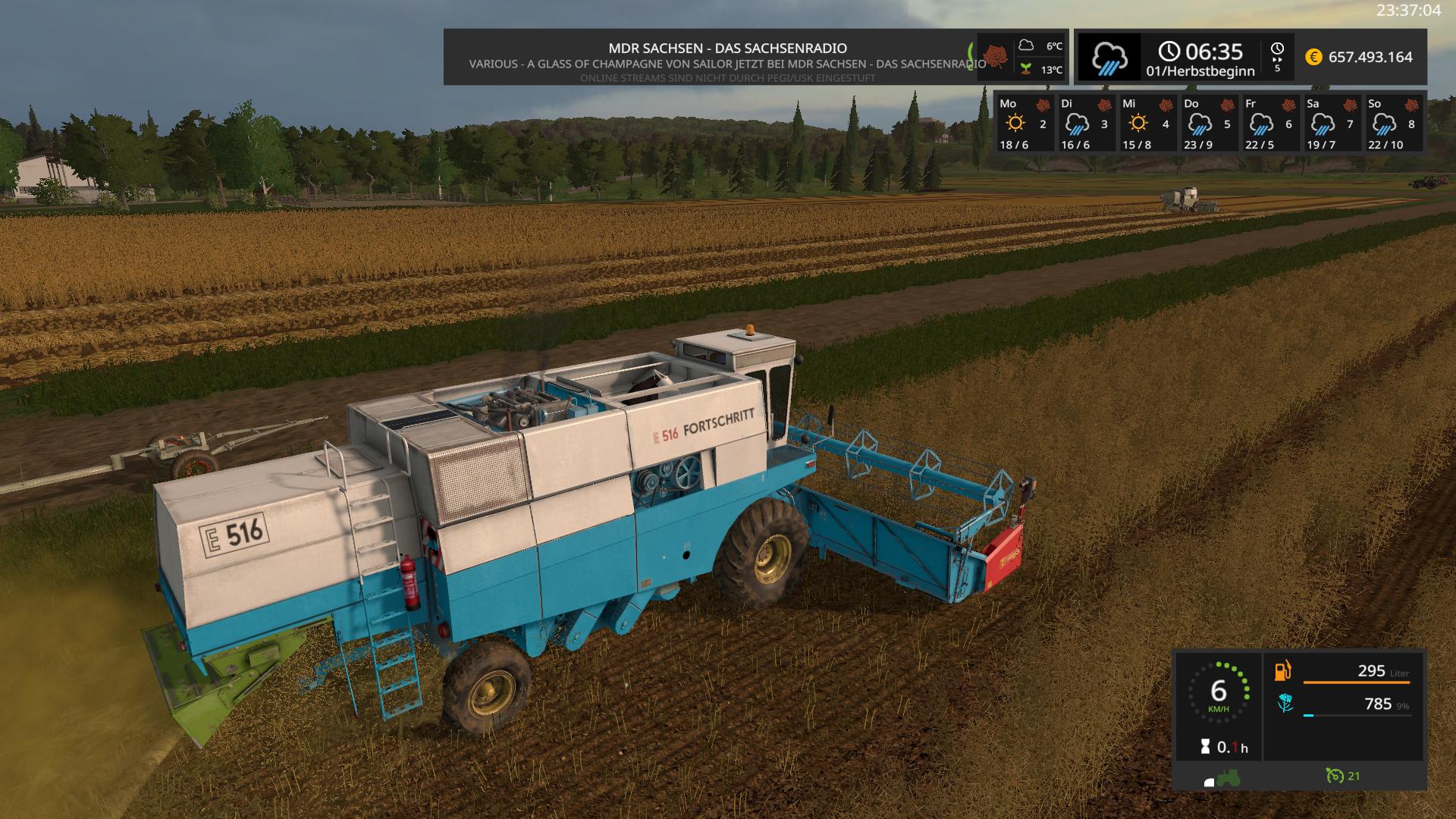Click the euro coin money icon
This screenshot has height=819, width=1456.
1313,57
